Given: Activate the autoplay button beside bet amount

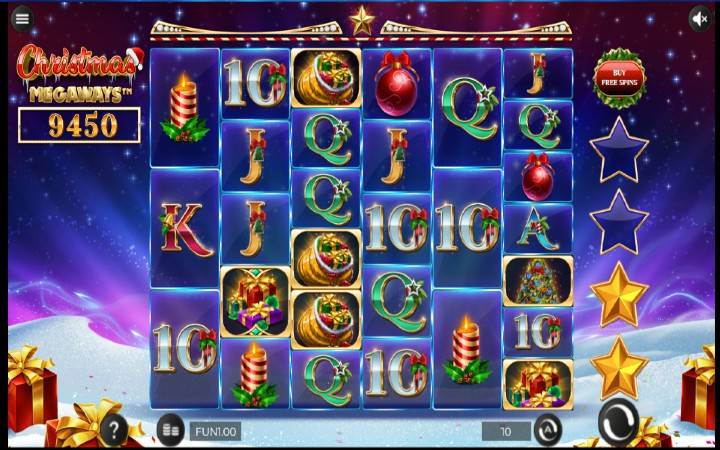Looking at the screenshot, I should (x=548, y=431).
